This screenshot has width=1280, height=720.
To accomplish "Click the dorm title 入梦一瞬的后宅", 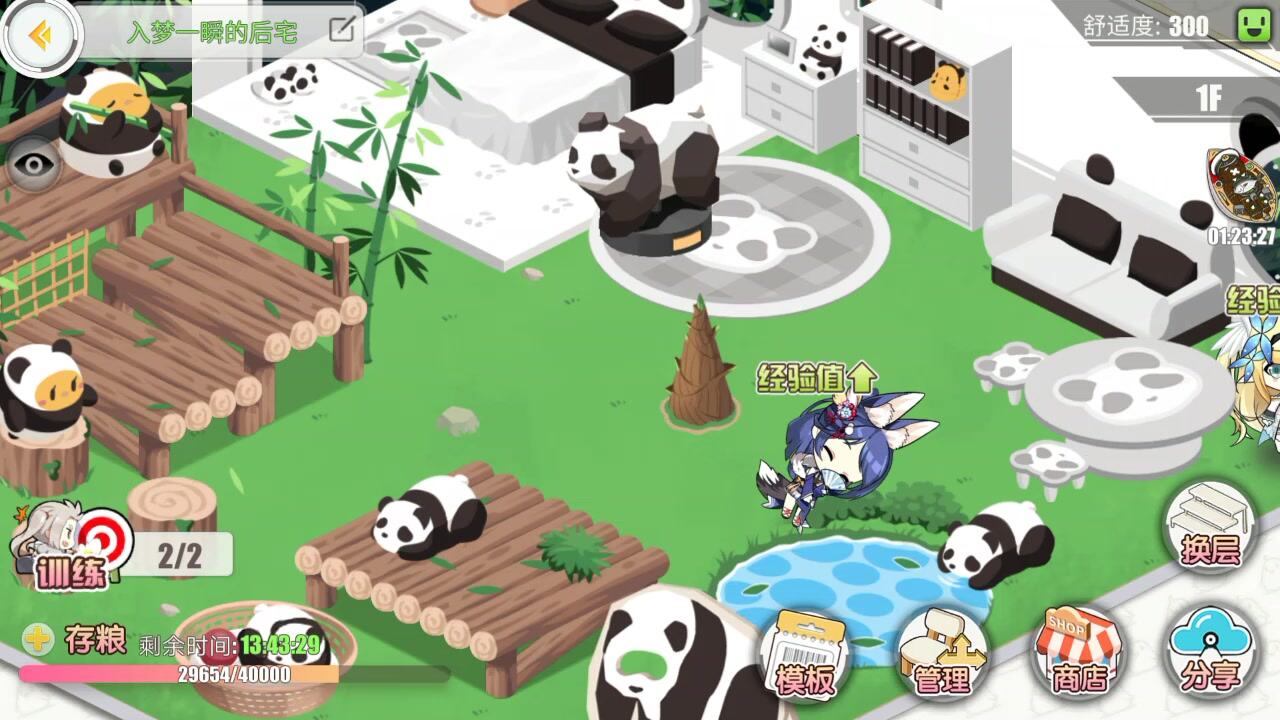I will click(x=215, y=29).
